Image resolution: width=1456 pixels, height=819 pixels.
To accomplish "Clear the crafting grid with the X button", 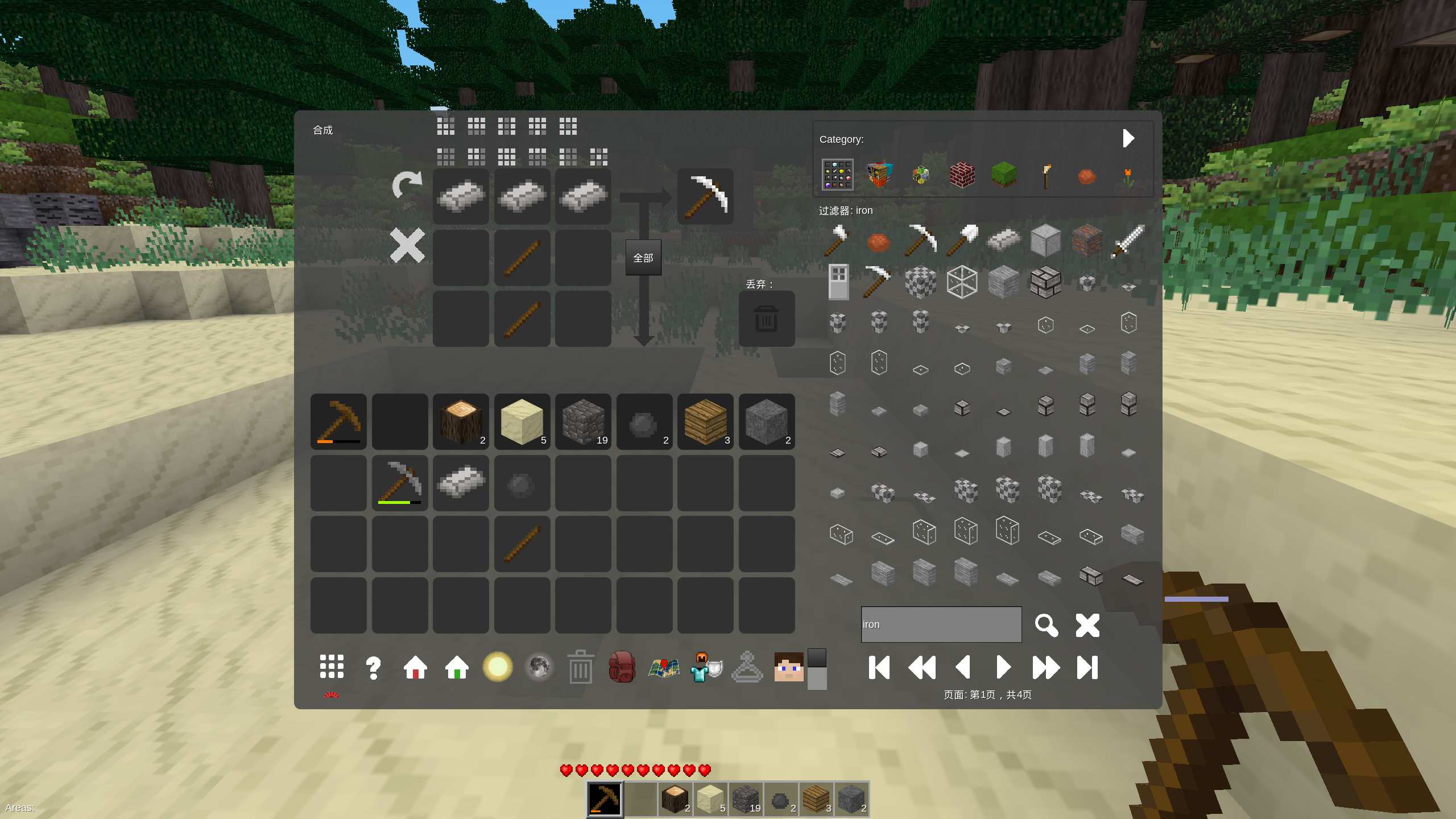I will point(407,246).
